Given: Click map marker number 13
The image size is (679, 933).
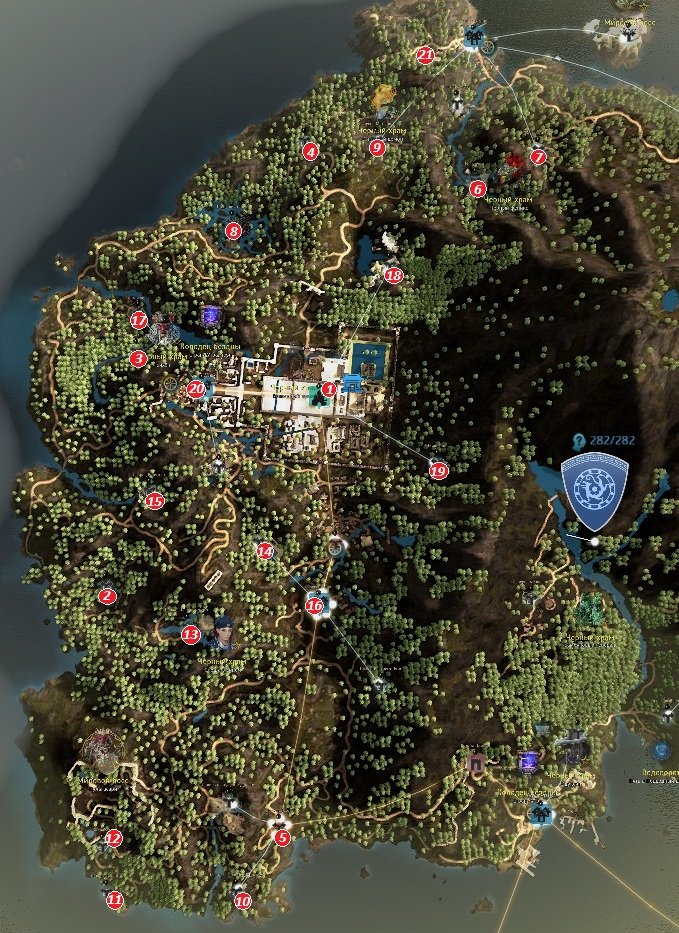Looking at the screenshot, I should tap(192, 633).
